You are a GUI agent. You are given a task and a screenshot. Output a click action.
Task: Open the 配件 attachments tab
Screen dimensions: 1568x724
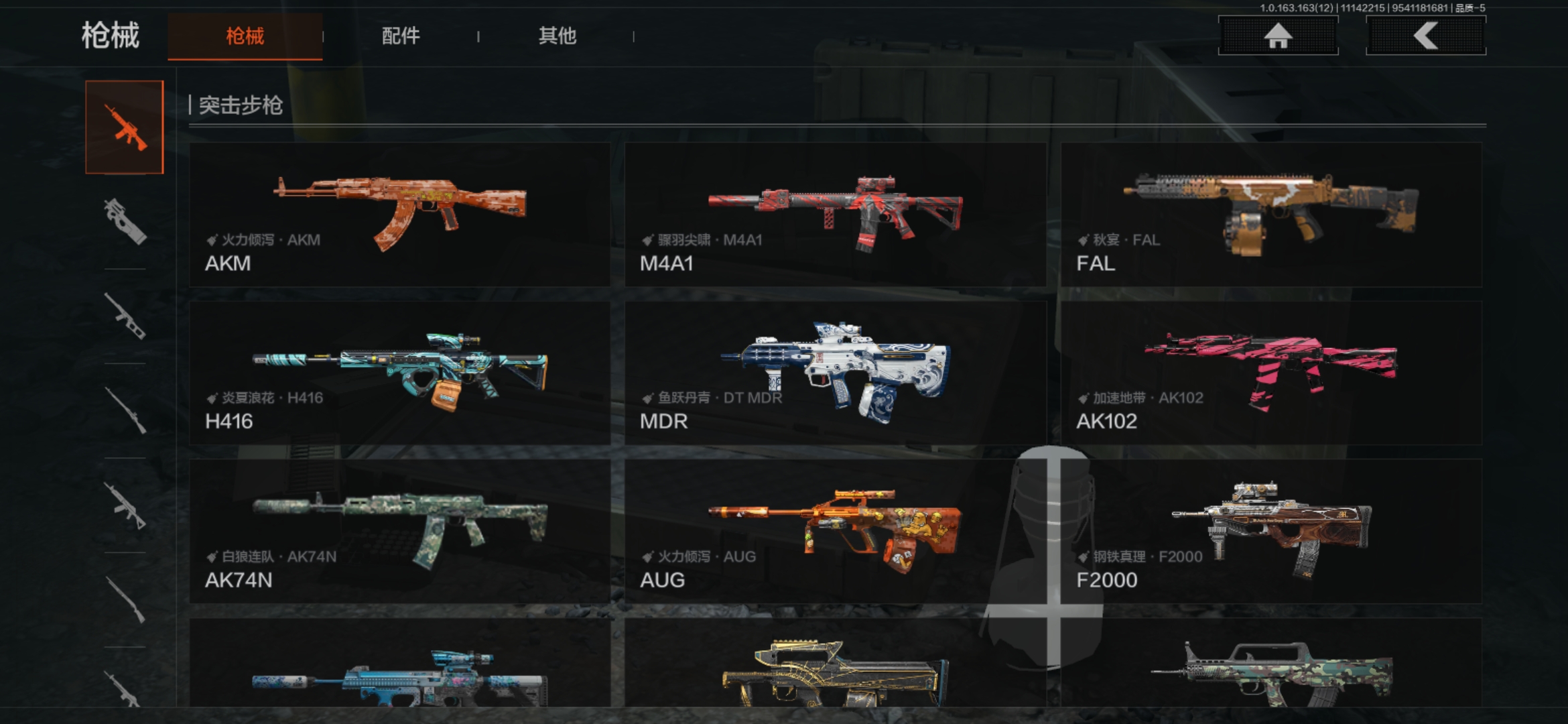(x=401, y=36)
